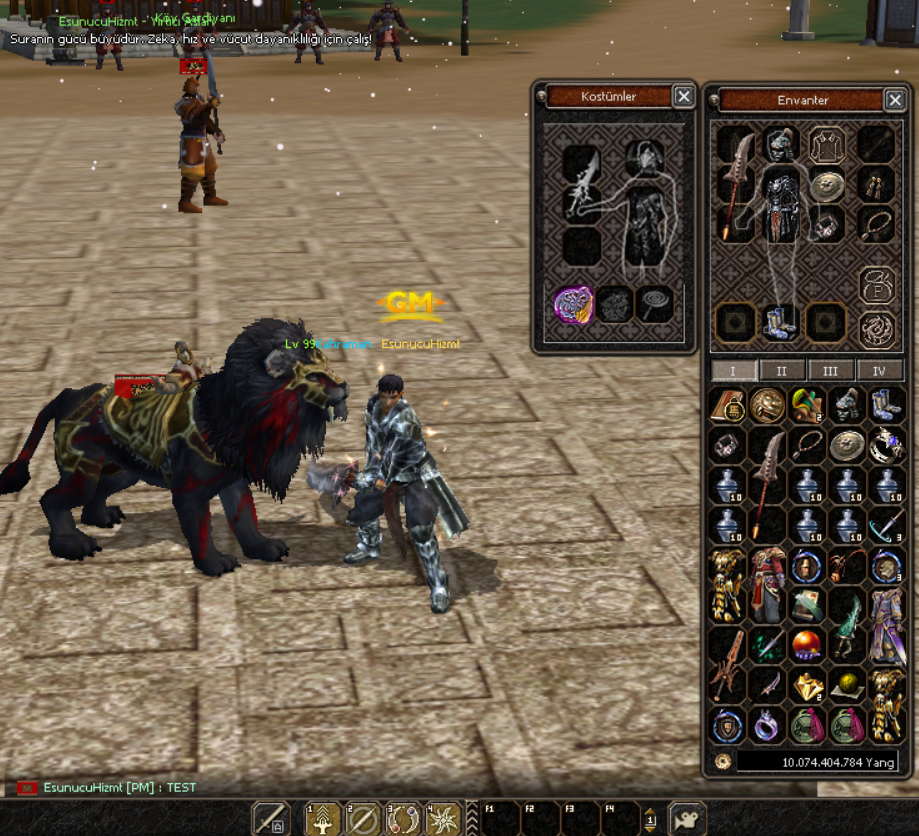Screen dimensions: 919x836
Task: Select the purple costume mount slot
Action: (x=574, y=305)
